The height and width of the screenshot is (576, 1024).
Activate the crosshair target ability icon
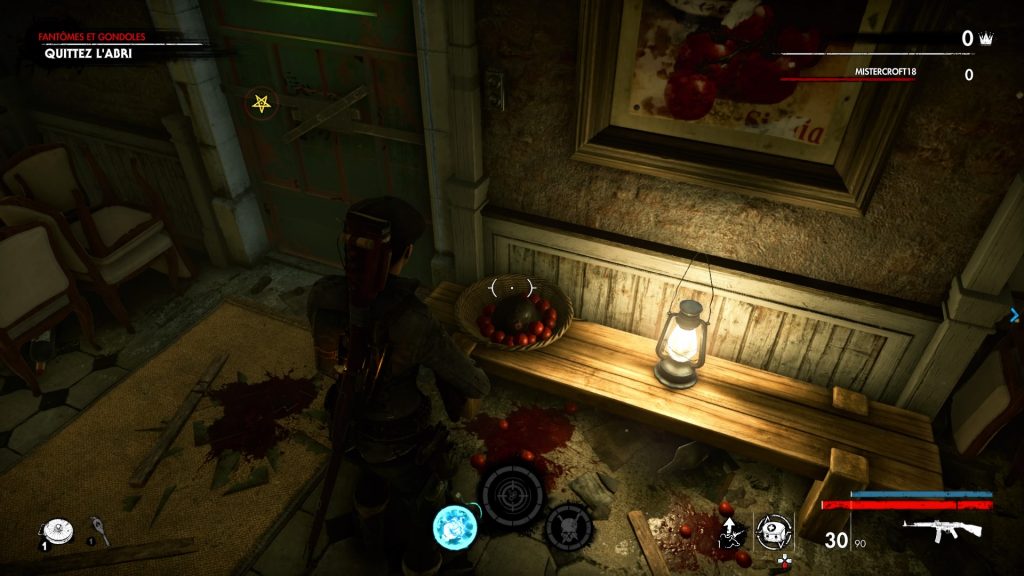pyautogui.click(x=512, y=496)
